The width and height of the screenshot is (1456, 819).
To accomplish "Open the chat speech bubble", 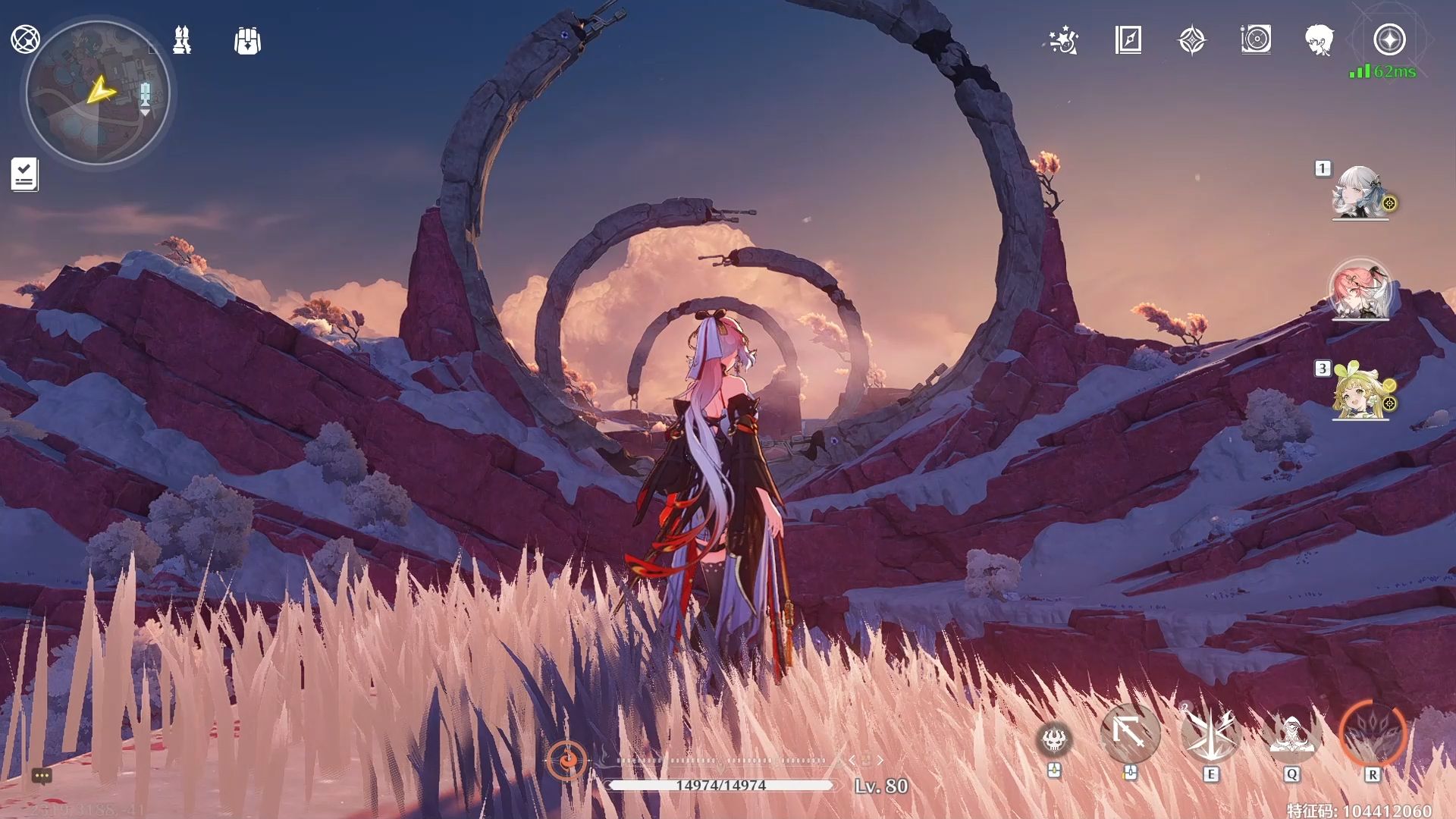I will 42,775.
